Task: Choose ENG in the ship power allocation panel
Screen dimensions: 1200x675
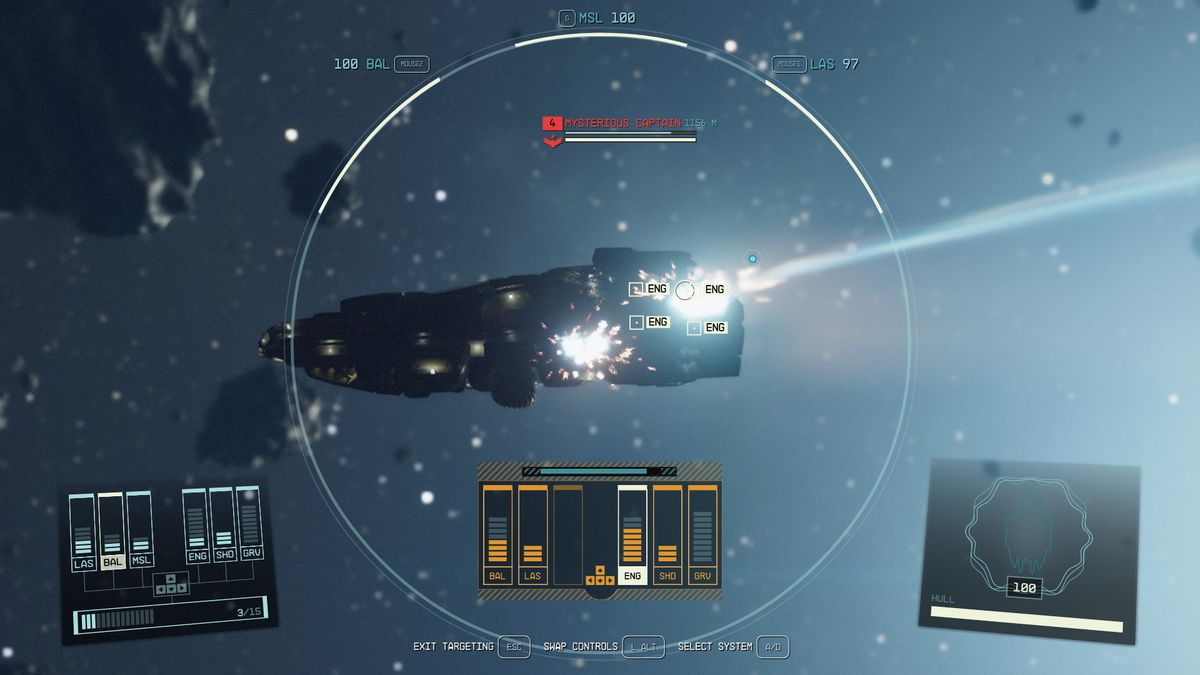Action: (x=197, y=555)
